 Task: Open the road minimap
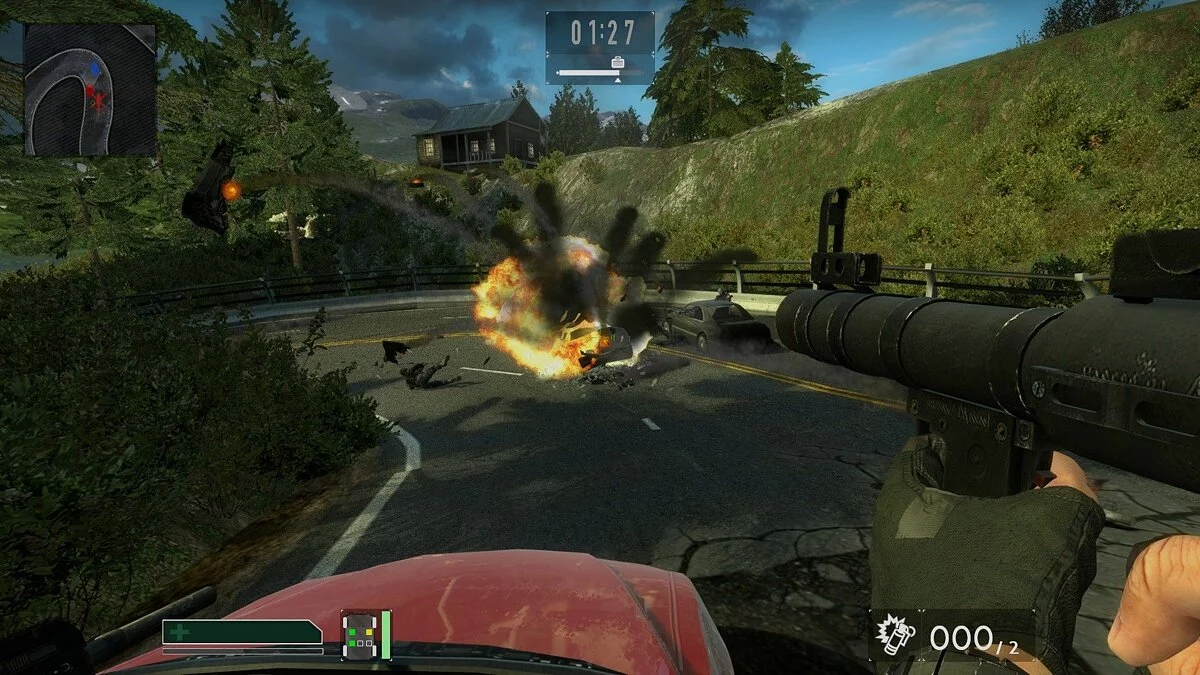90,90
